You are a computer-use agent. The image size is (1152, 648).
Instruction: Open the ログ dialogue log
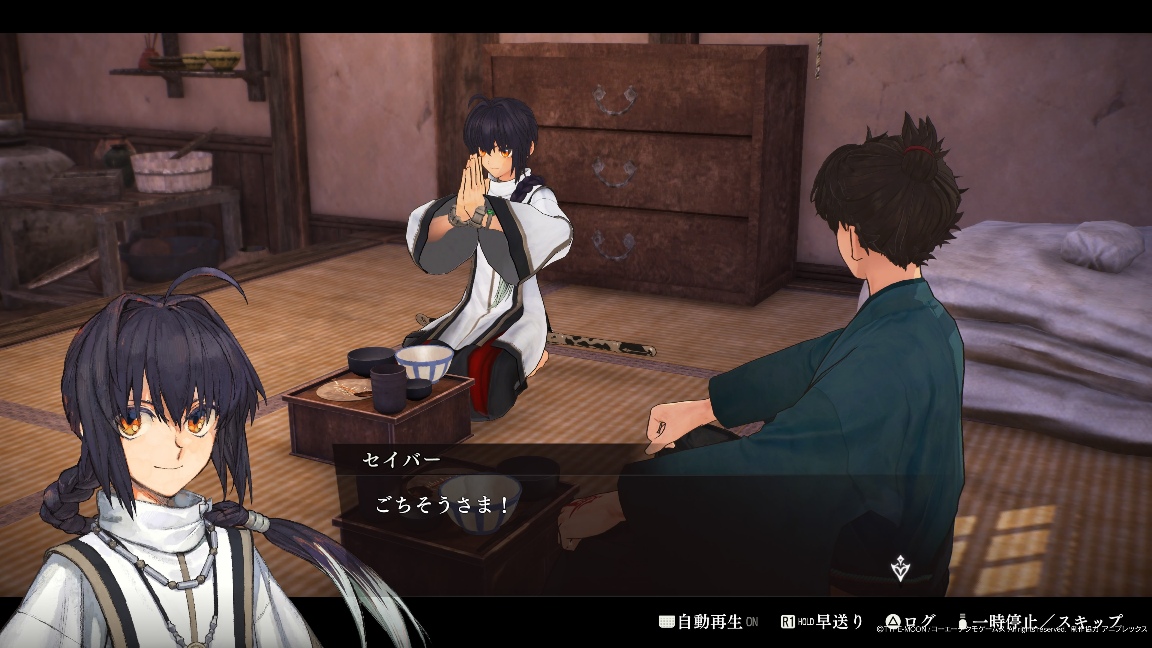click(x=911, y=622)
